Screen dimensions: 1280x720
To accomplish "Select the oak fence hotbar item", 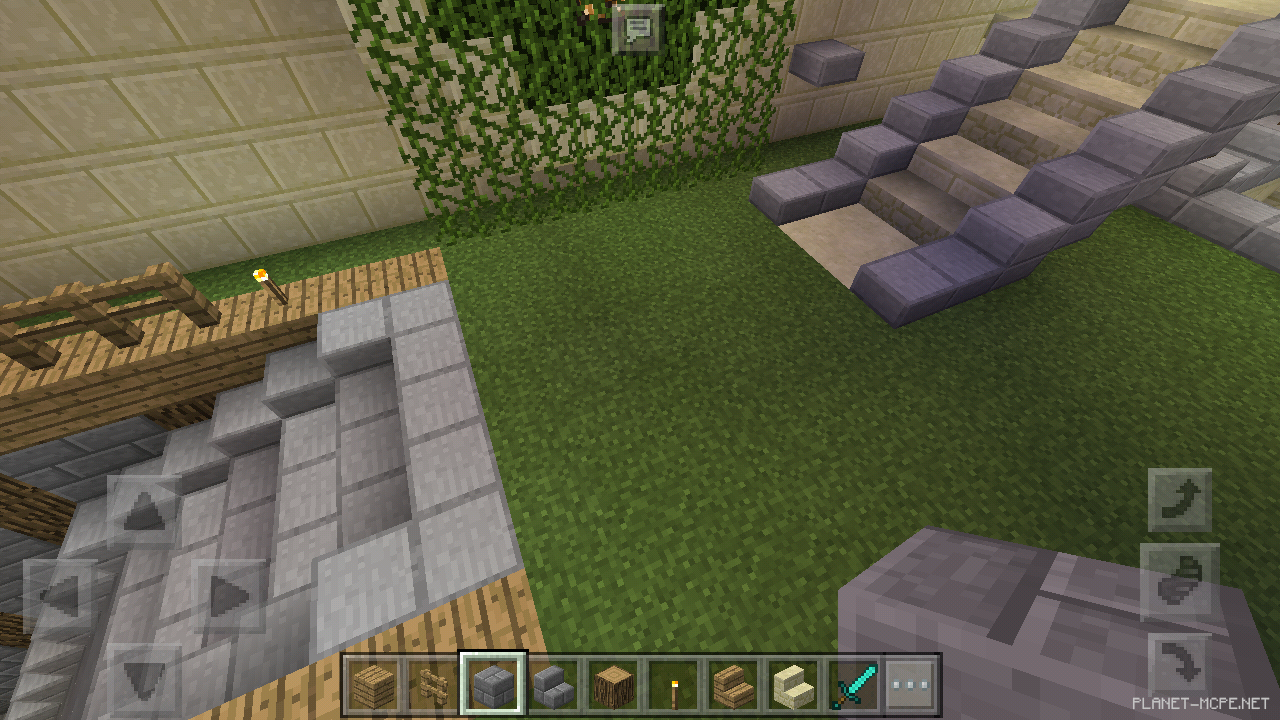I will pos(432,683).
